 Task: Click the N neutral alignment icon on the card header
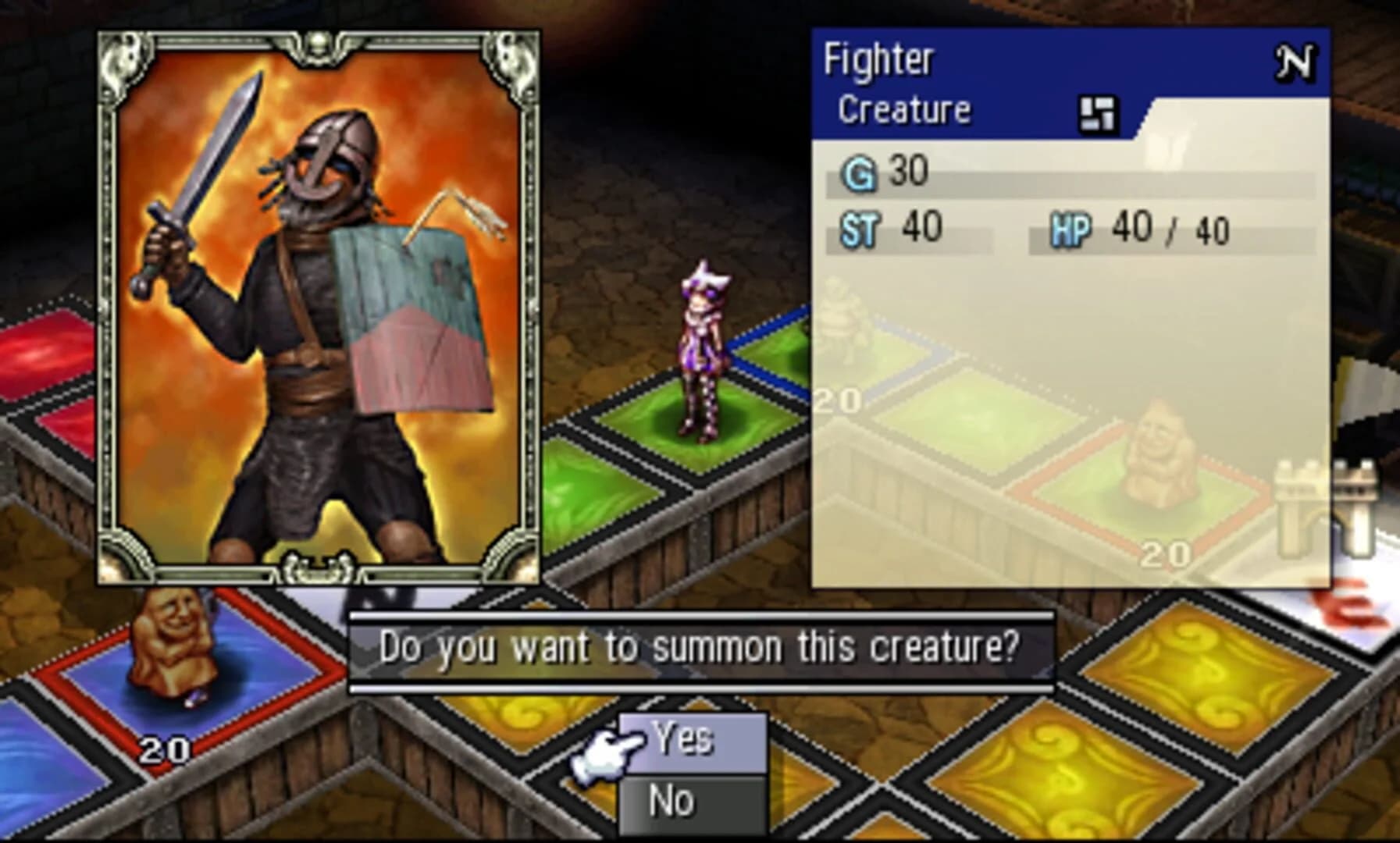(1299, 59)
